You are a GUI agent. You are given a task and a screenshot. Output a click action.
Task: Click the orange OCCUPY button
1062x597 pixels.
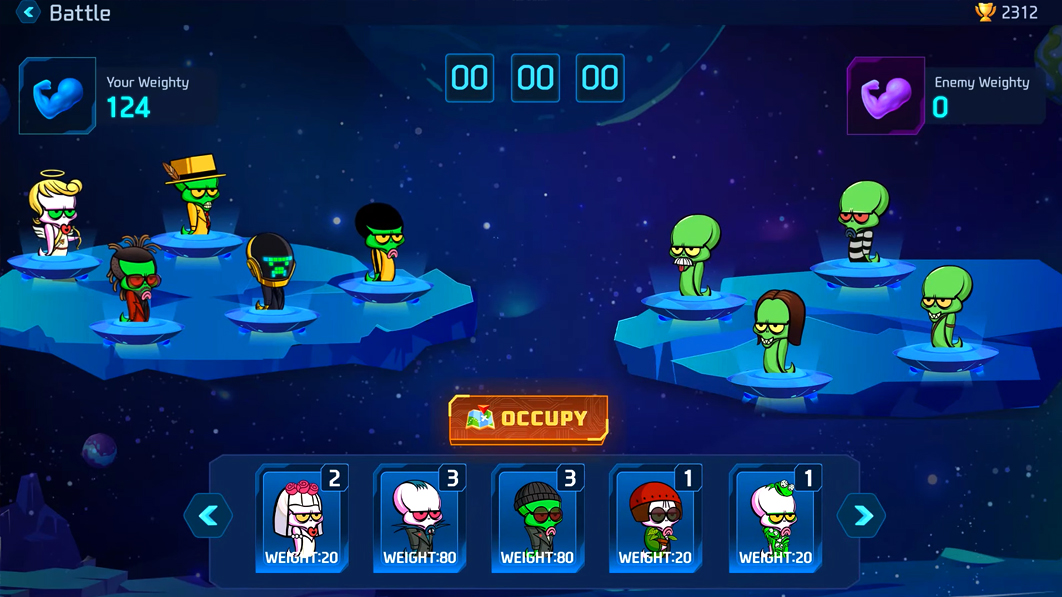pyautogui.click(x=528, y=419)
